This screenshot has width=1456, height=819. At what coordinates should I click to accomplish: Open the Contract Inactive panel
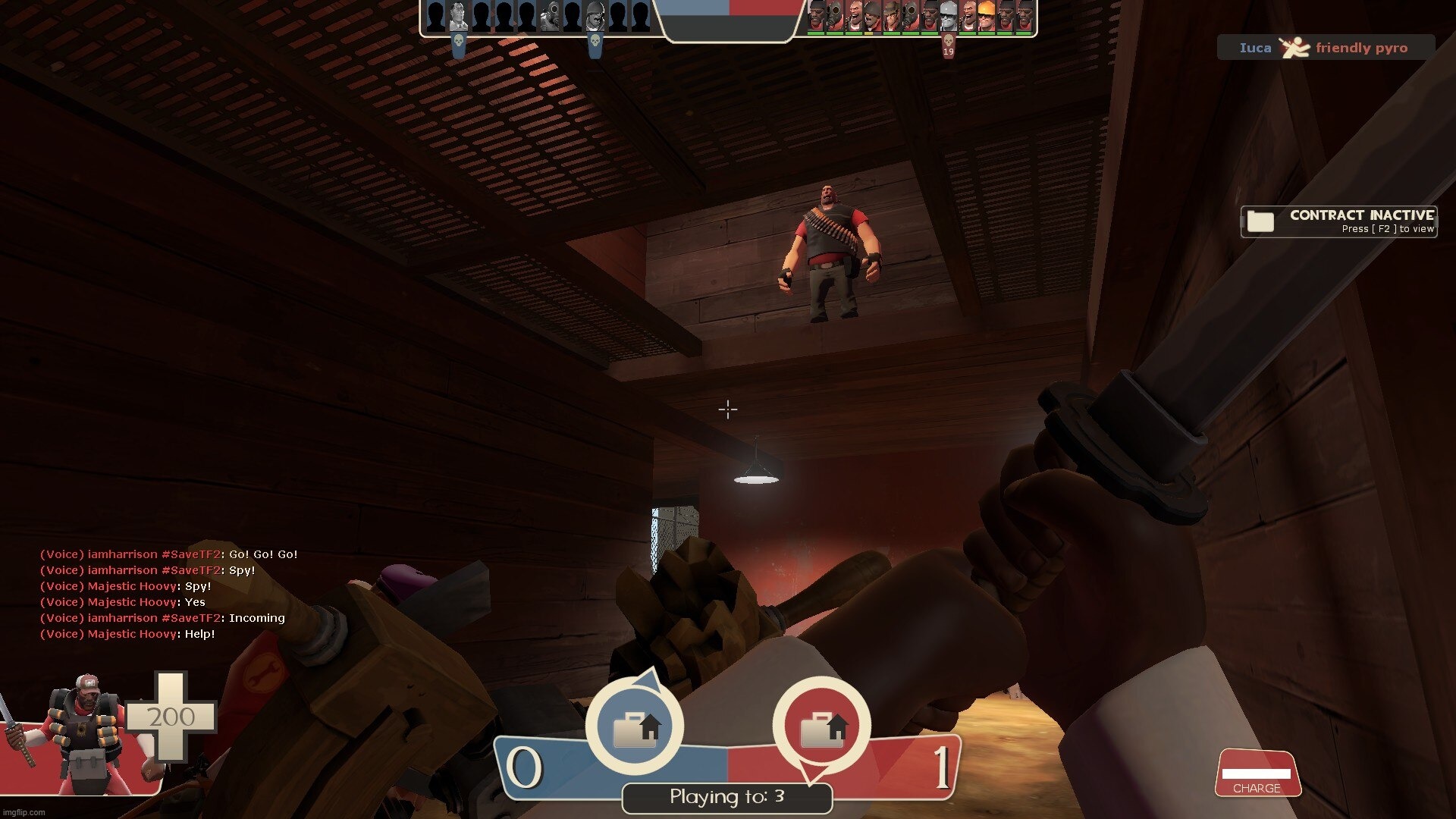[1338, 221]
